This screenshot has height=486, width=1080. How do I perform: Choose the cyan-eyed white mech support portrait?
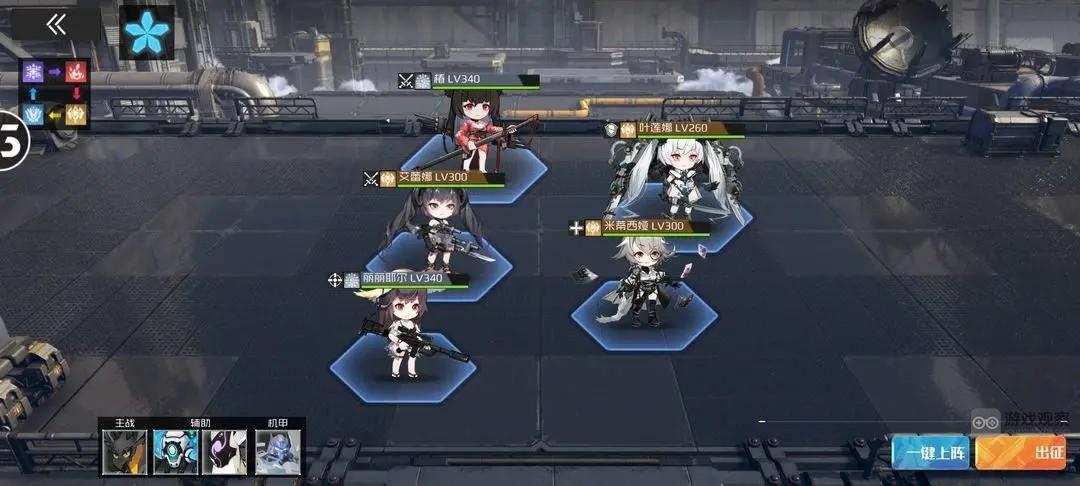pyautogui.click(x=175, y=452)
